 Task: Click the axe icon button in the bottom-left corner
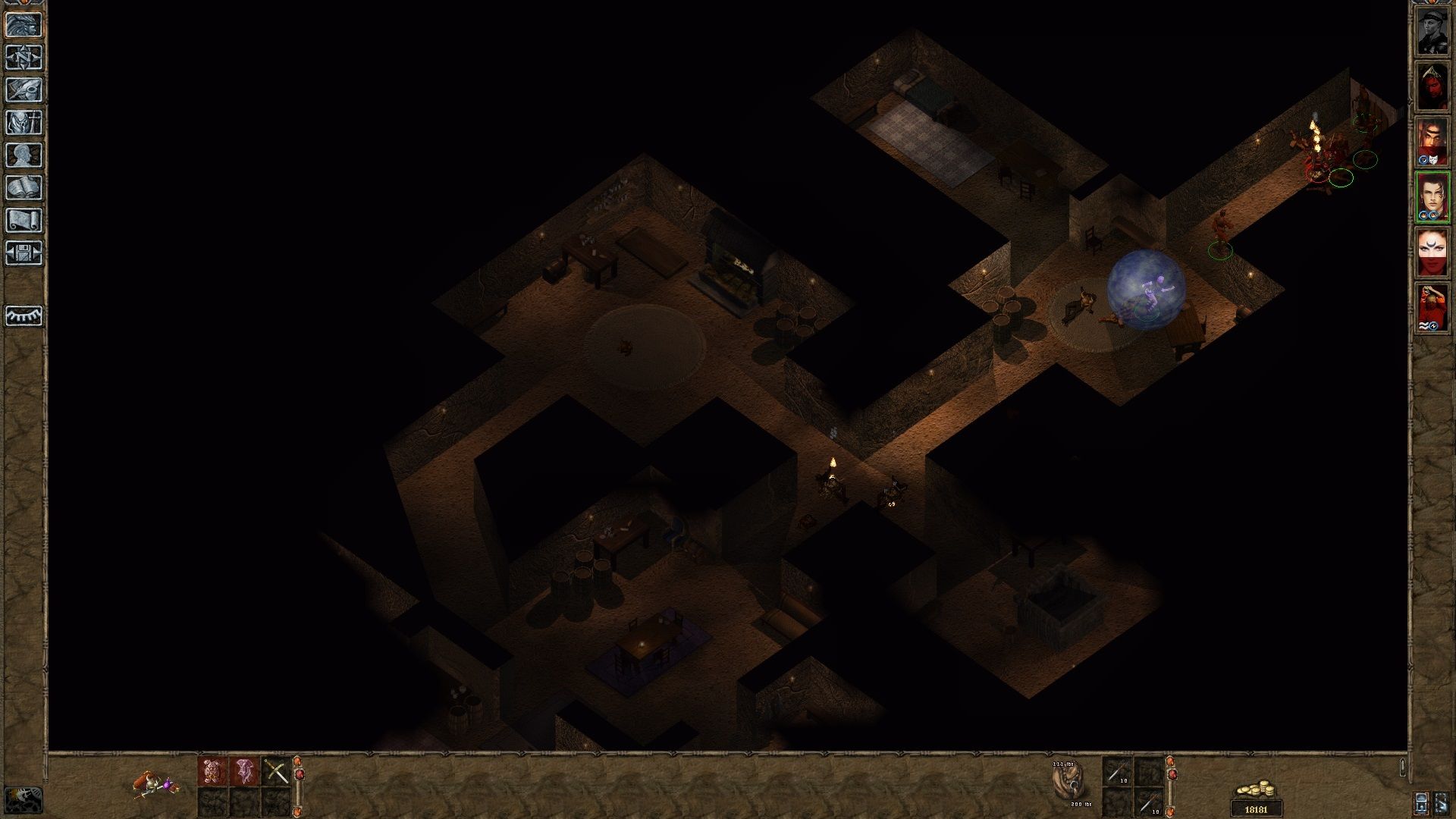click(23, 799)
